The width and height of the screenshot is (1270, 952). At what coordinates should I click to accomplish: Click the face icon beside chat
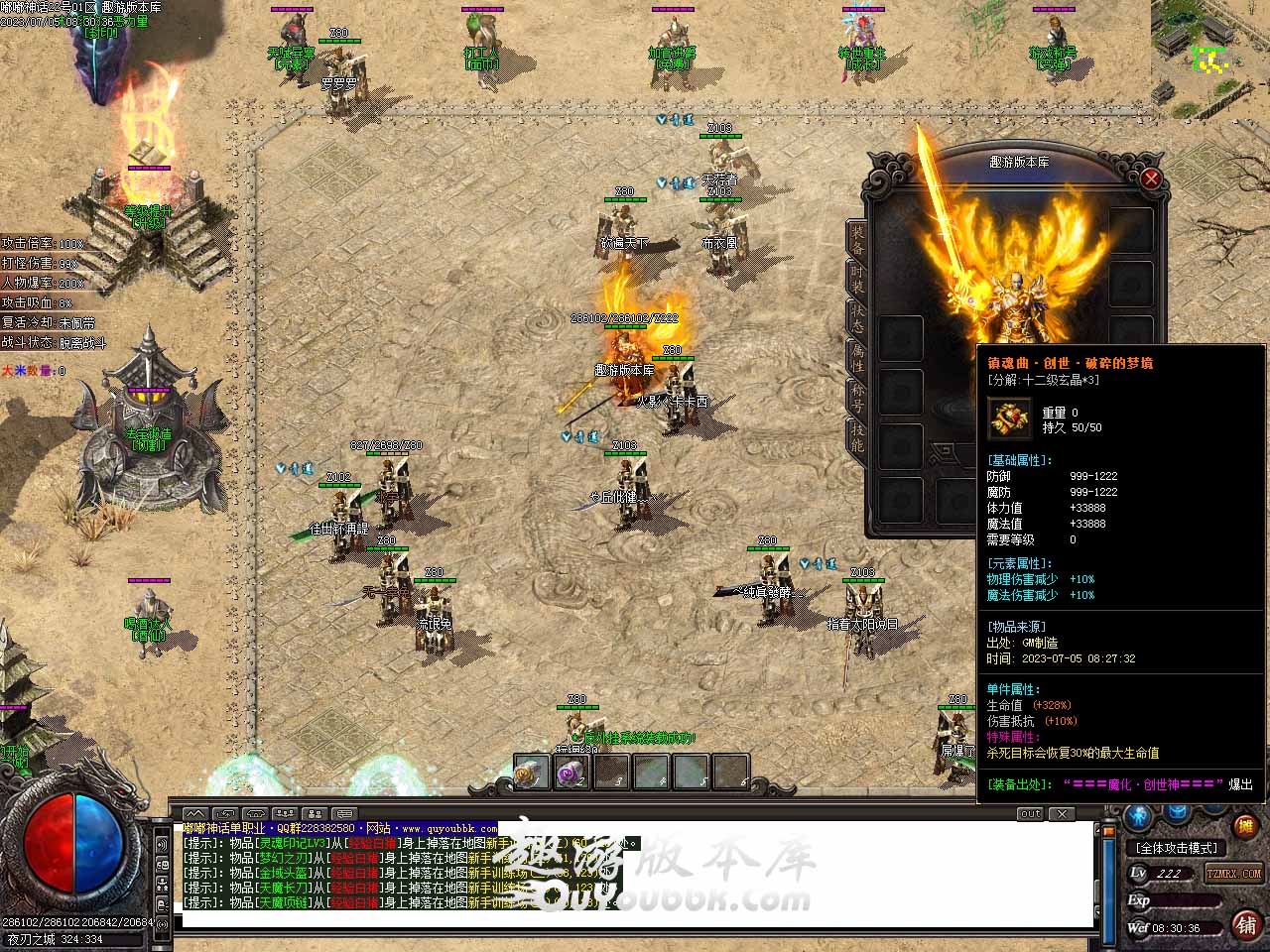point(162,864)
